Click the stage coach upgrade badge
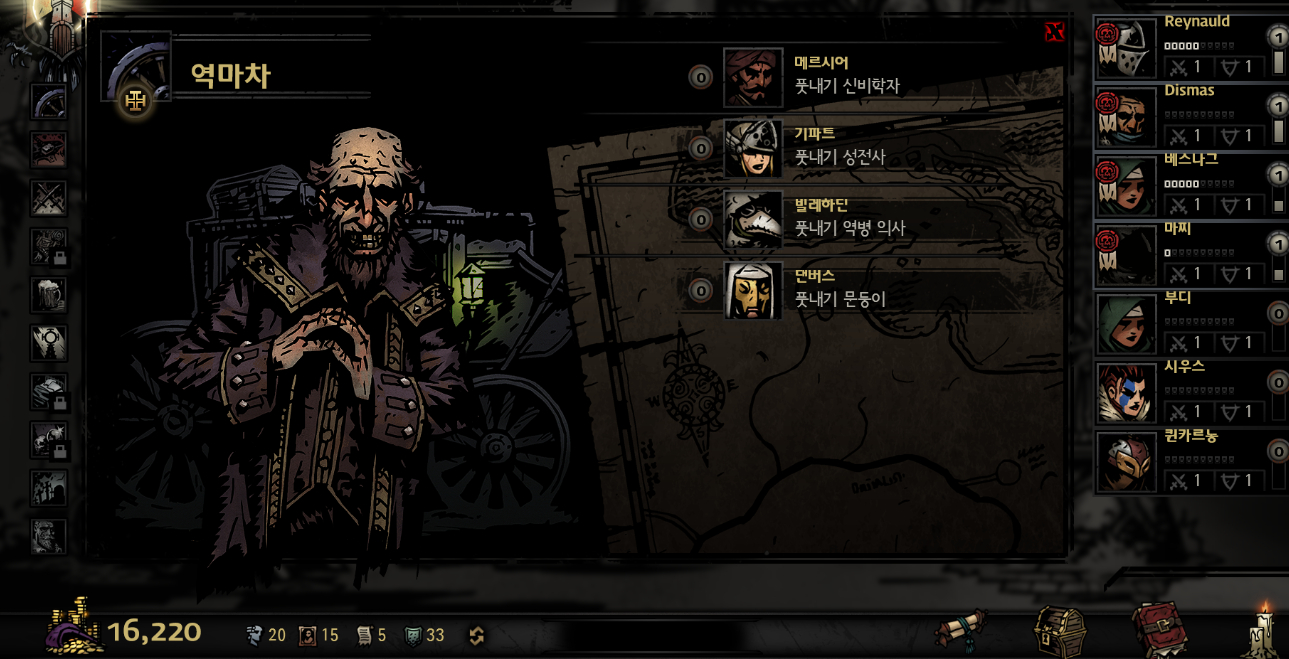The height and width of the screenshot is (659, 1289). pyautogui.click(x=135, y=100)
